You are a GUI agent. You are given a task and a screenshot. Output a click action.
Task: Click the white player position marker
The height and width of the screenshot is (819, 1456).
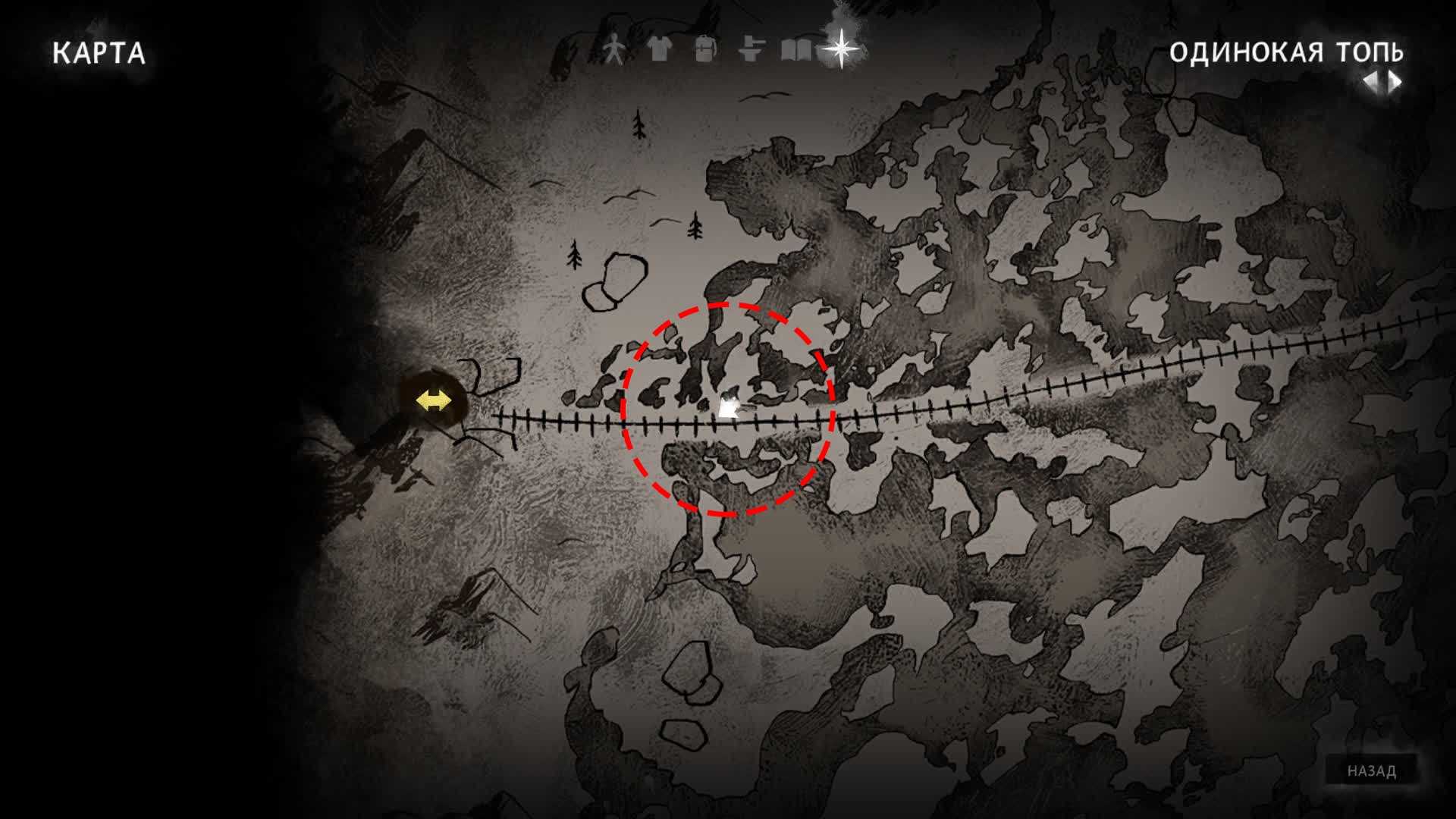point(729,408)
